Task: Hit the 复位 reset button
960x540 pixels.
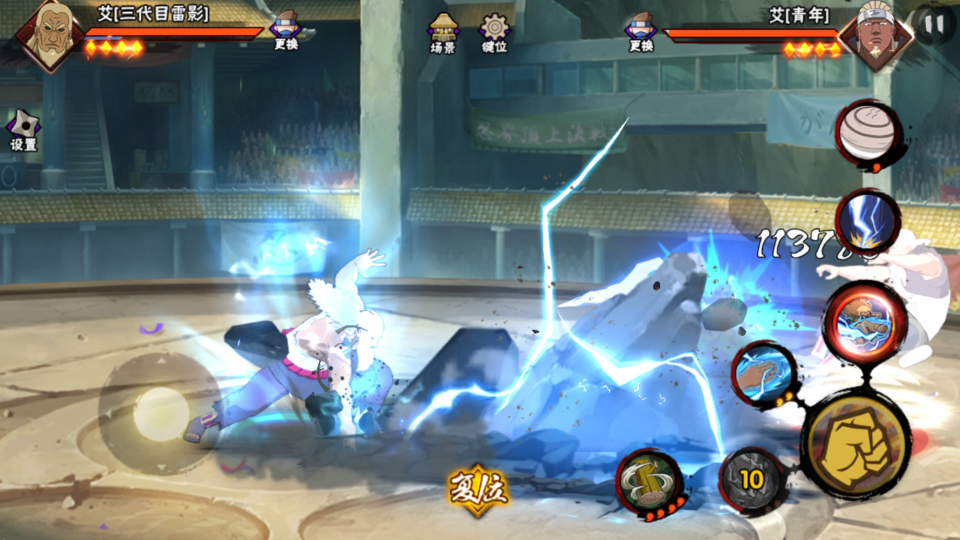Action: tap(479, 487)
